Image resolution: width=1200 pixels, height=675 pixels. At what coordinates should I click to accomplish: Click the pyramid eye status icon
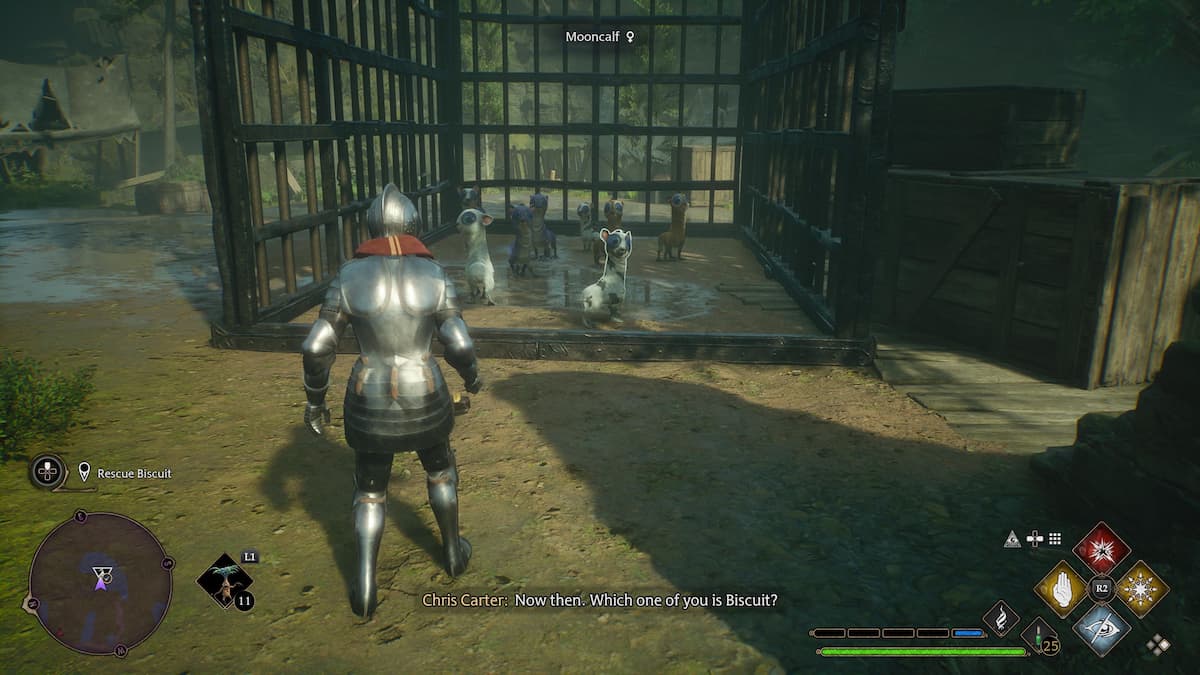pyautogui.click(x=1013, y=540)
